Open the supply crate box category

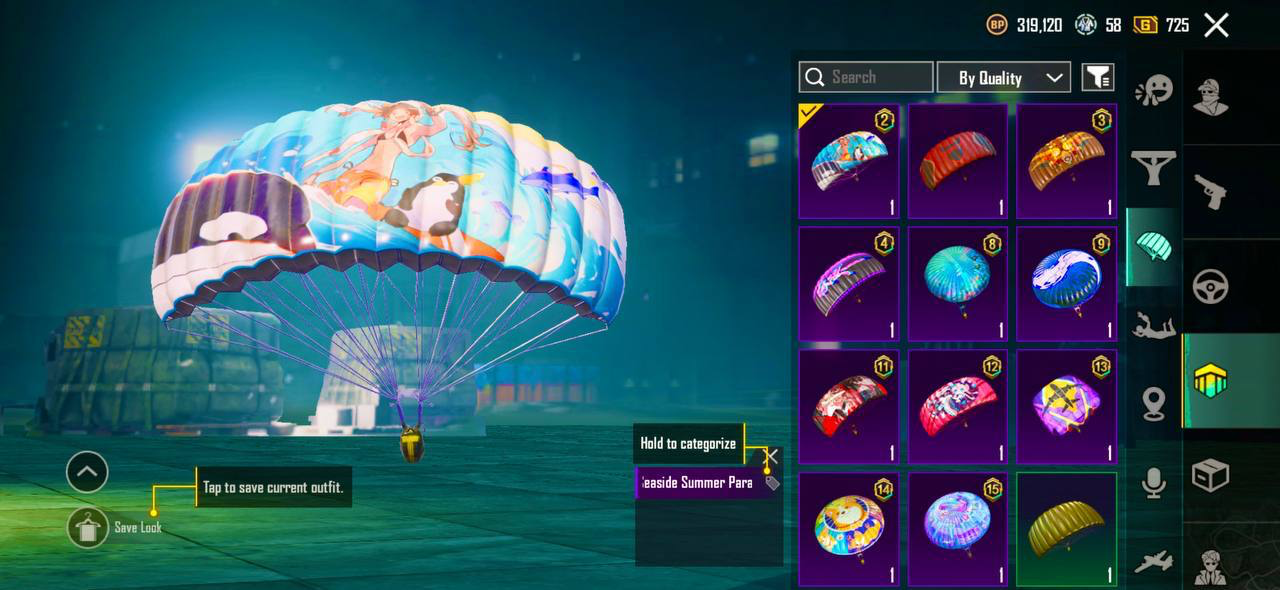point(1211,476)
